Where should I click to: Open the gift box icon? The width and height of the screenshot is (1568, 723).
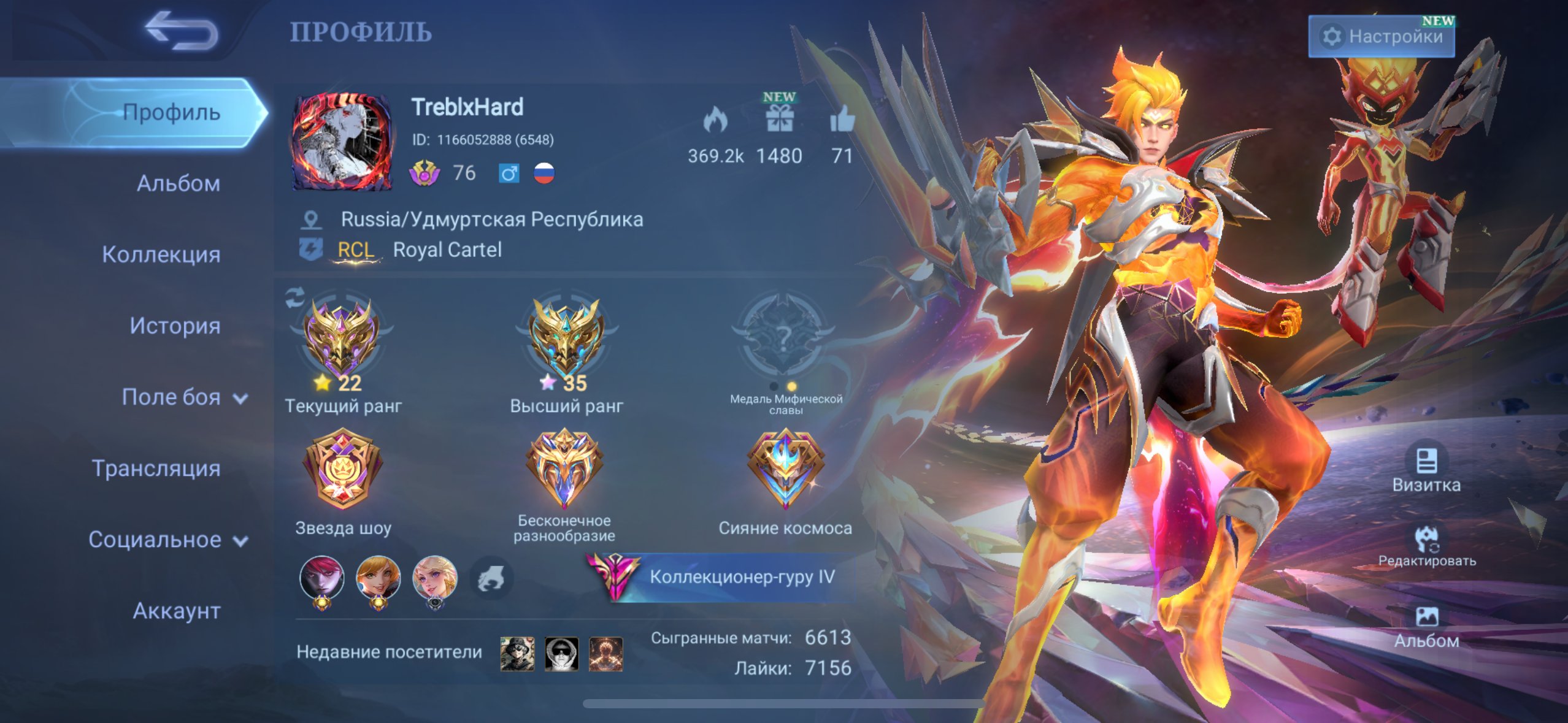click(x=779, y=119)
